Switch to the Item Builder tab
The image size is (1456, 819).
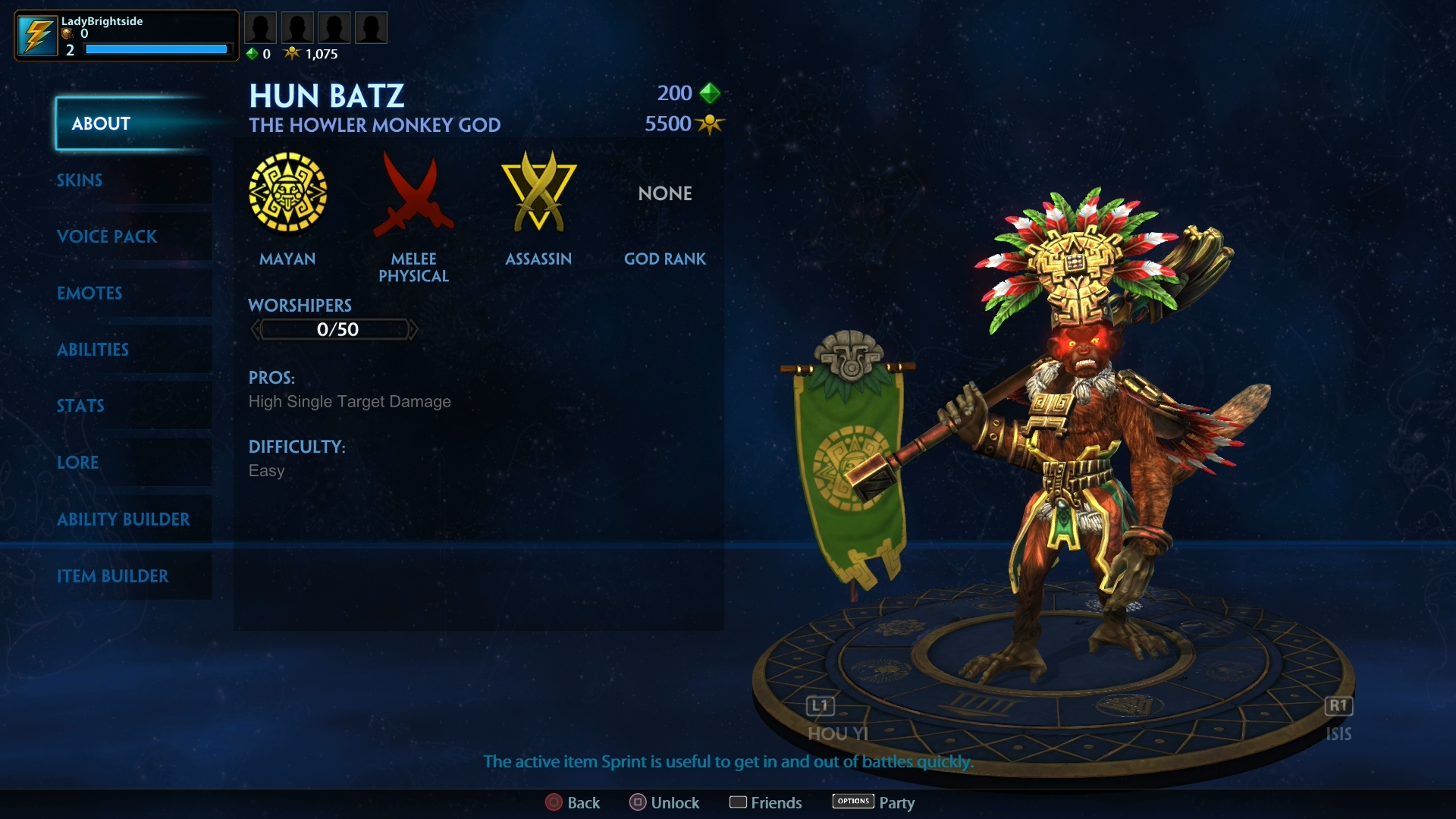[113, 576]
